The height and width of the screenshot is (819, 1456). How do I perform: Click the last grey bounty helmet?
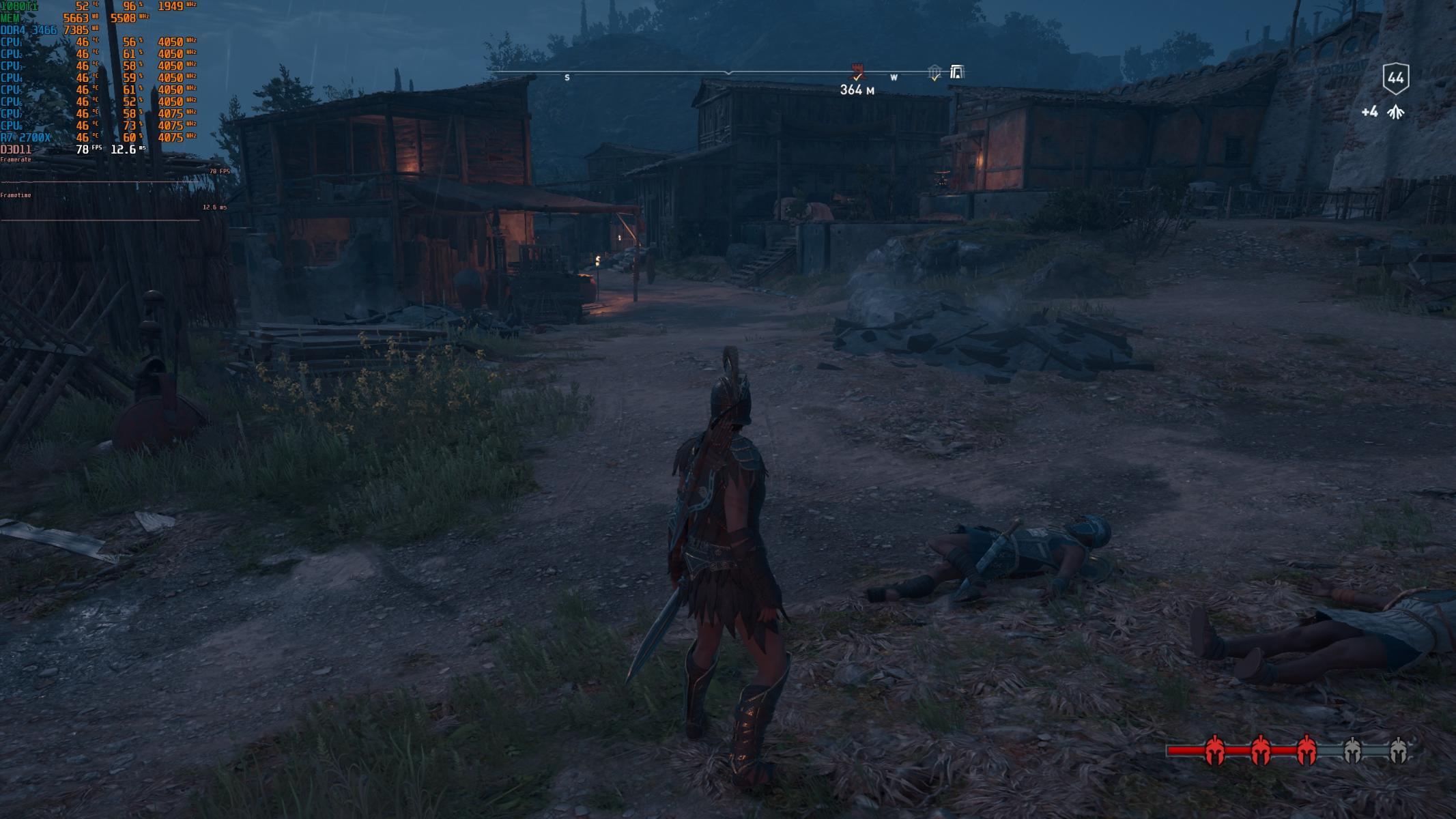point(1397,750)
